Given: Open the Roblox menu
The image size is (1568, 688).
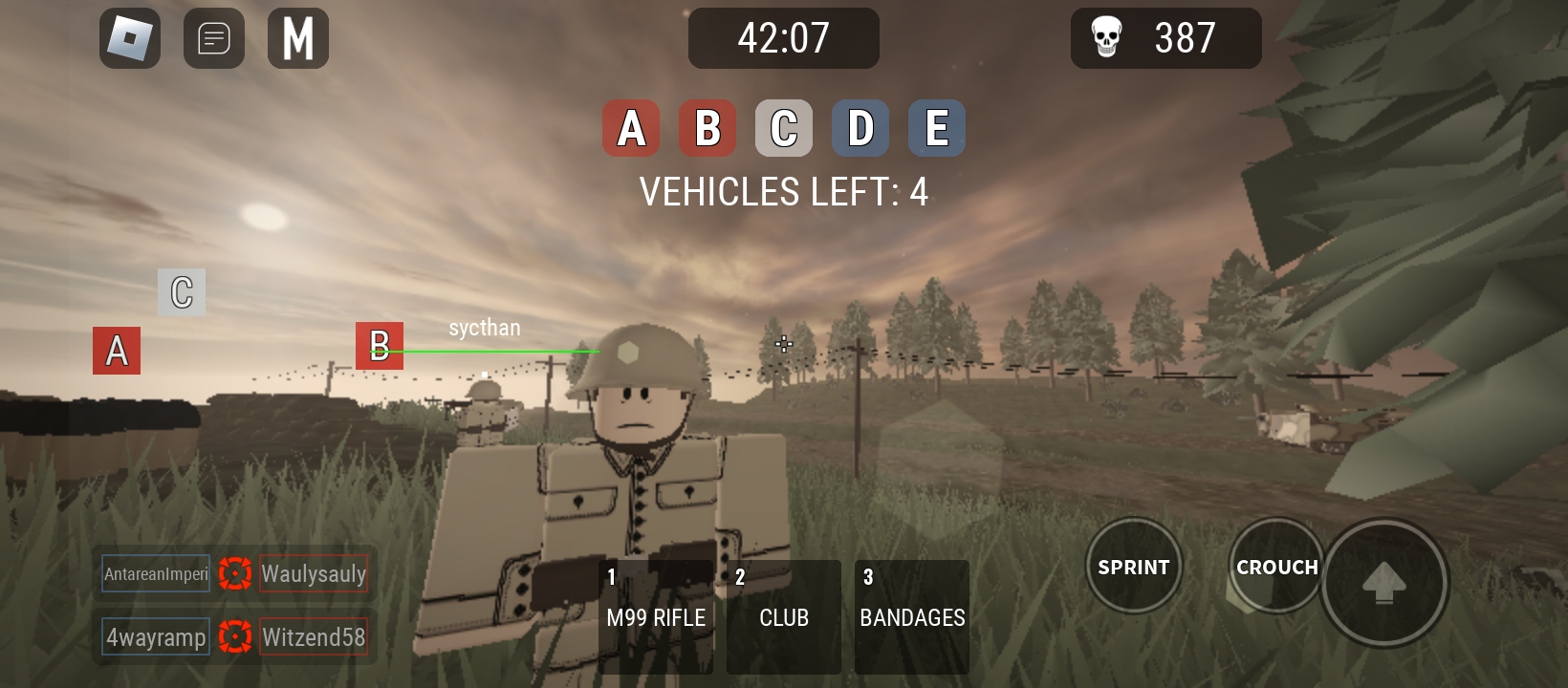Looking at the screenshot, I should click(130, 38).
